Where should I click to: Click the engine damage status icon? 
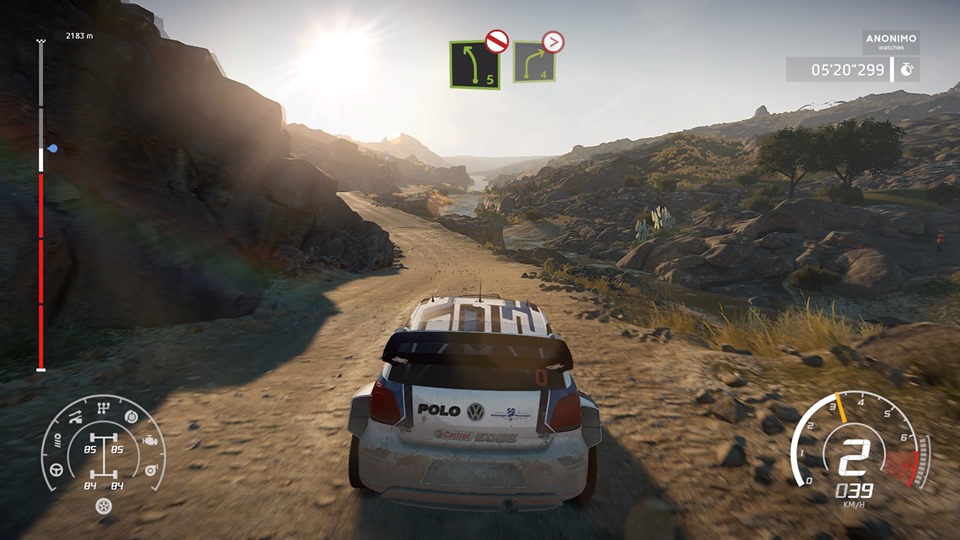pos(150,440)
